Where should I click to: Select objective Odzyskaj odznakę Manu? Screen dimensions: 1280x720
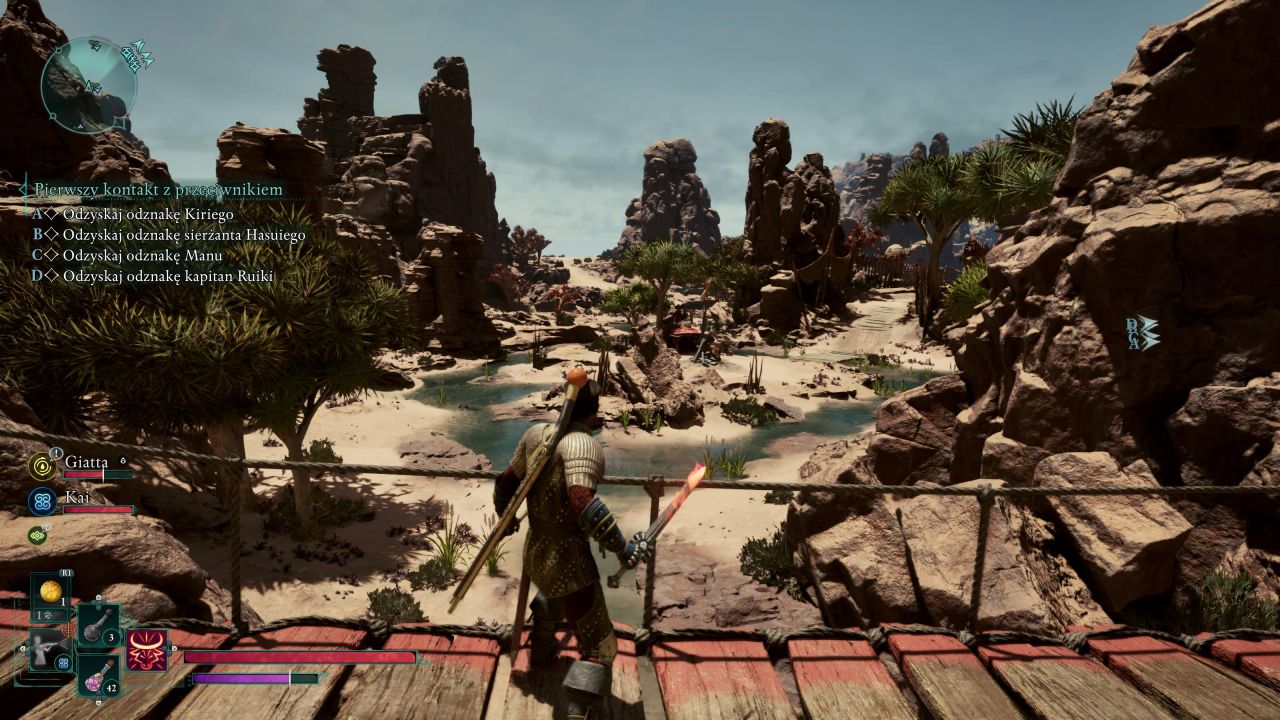point(136,255)
